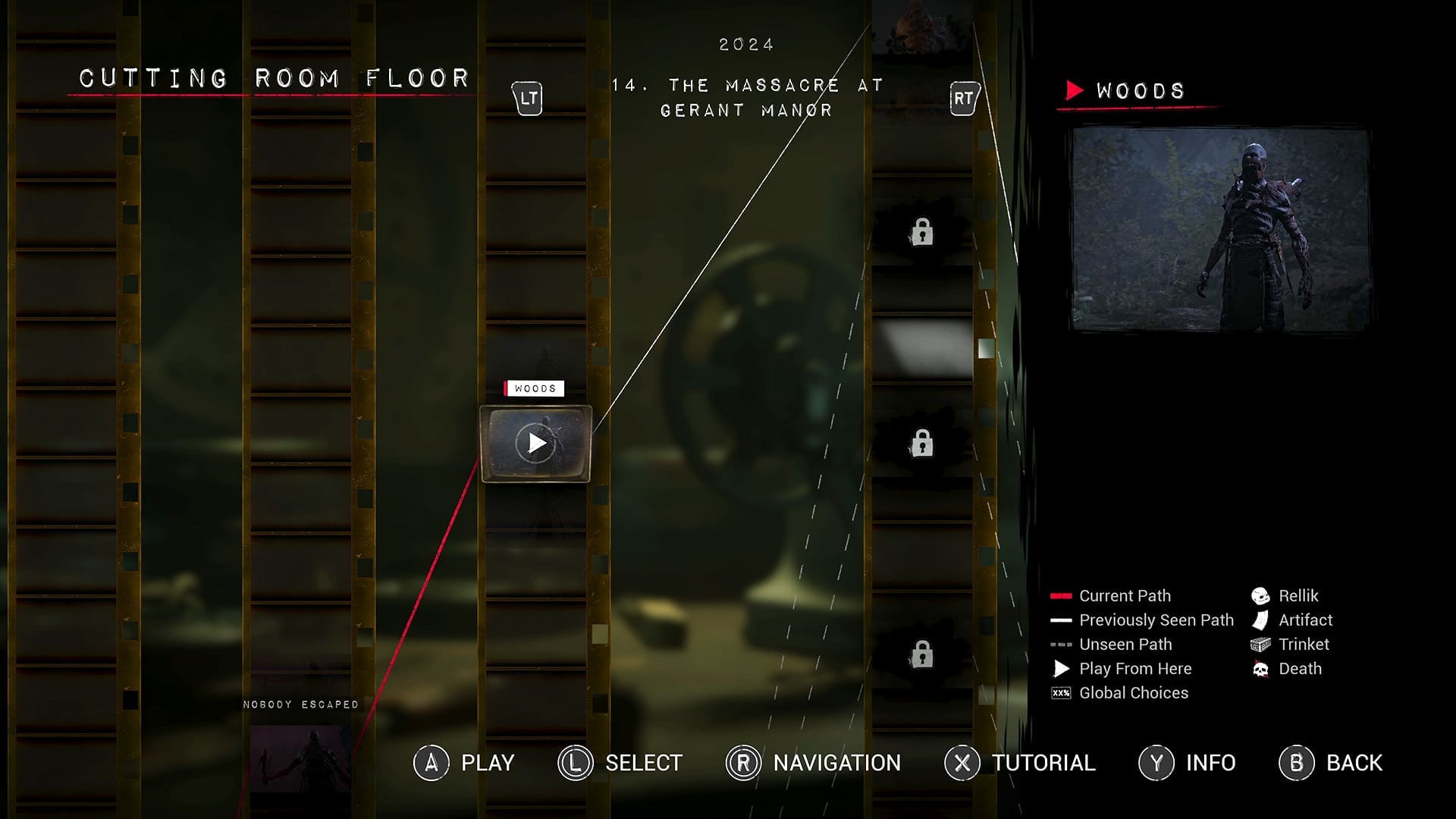Select the Nobody Escaped scene thumbnail

[301, 758]
